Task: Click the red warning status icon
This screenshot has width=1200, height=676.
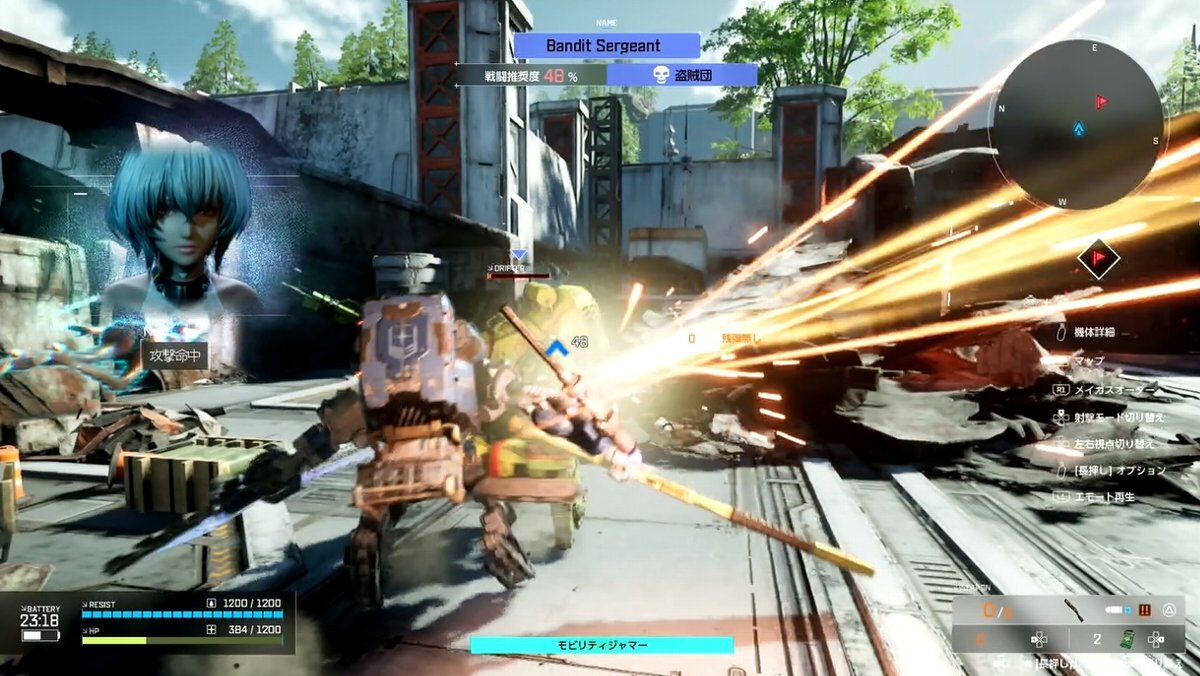Action: pos(1145,610)
